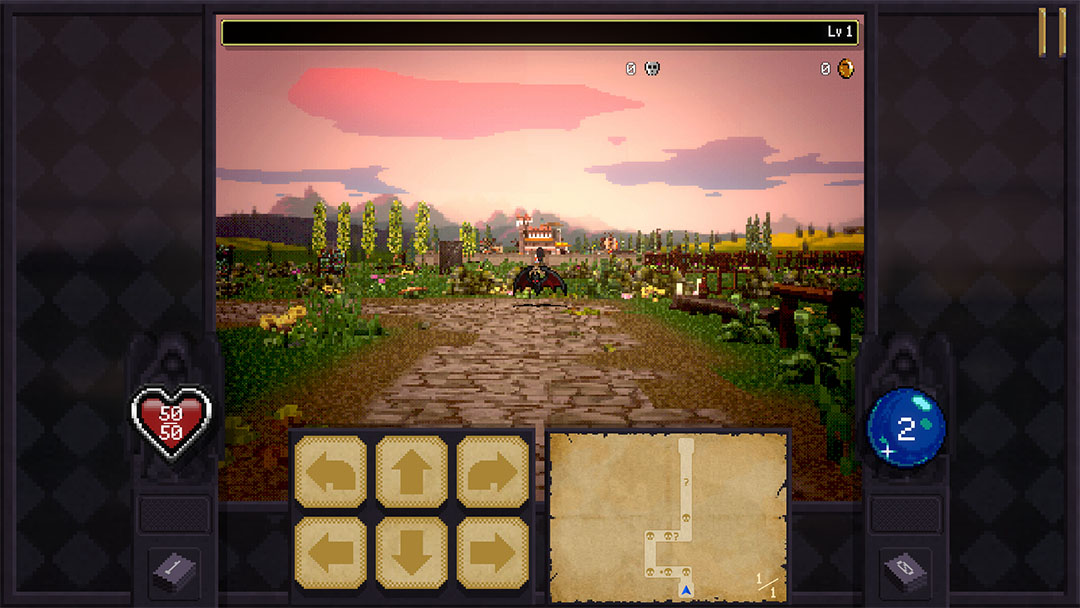Viewport: 1080px width, 608px height.
Task: Strafe right with the straight right arrow
Action: (x=493, y=552)
